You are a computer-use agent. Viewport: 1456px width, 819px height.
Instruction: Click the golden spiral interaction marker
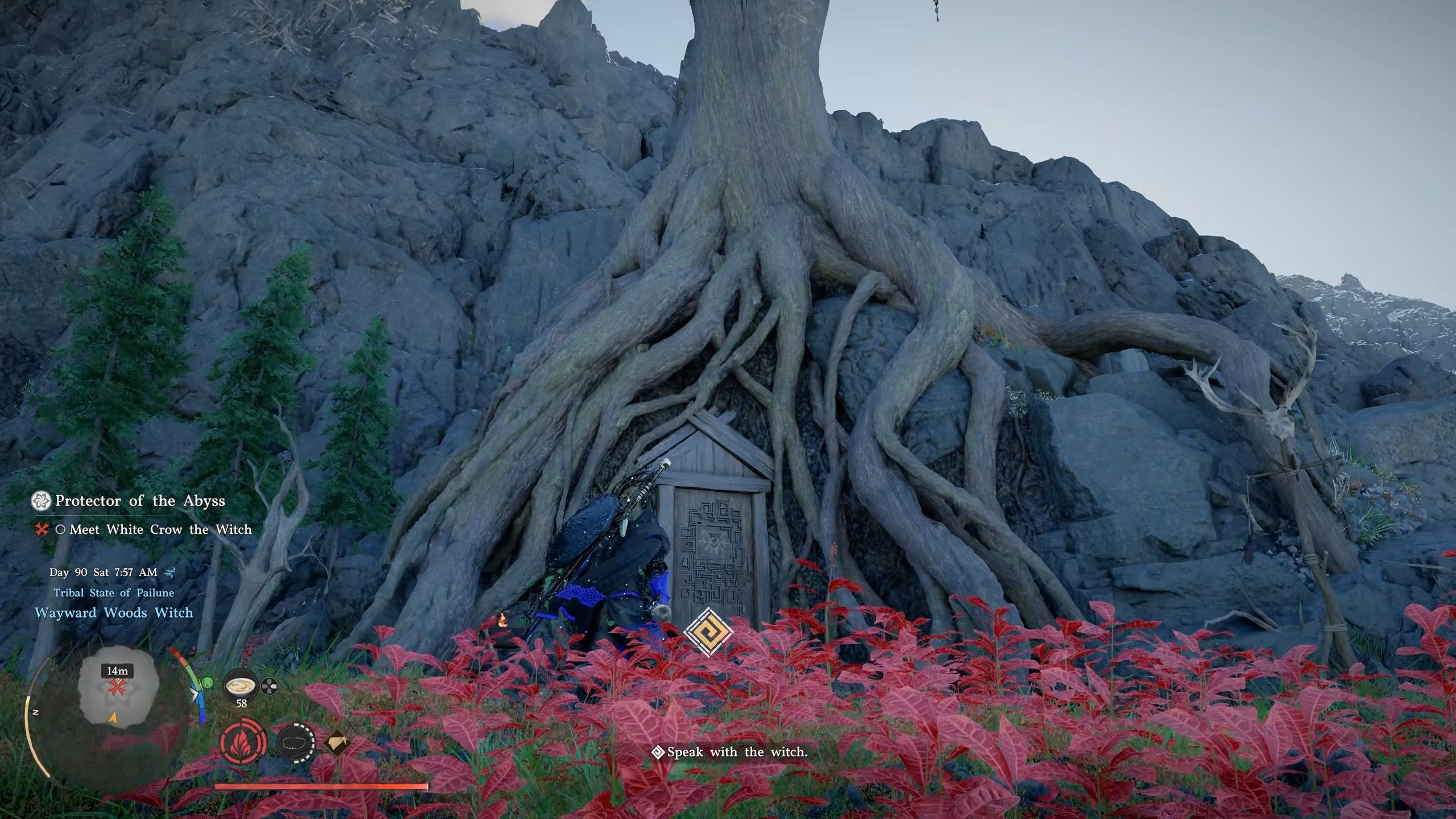coord(708,632)
